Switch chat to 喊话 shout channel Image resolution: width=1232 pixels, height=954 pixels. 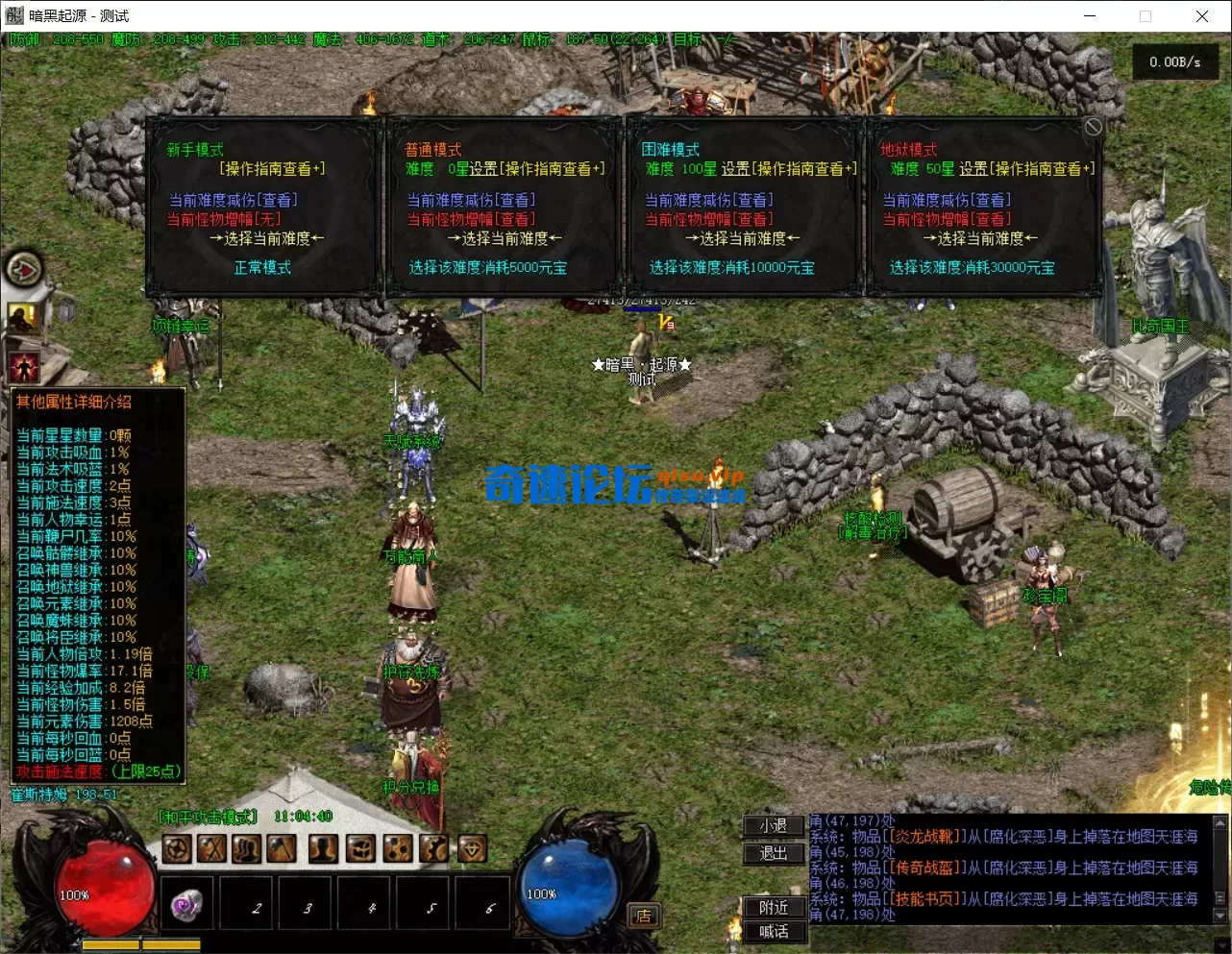point(773,932)
